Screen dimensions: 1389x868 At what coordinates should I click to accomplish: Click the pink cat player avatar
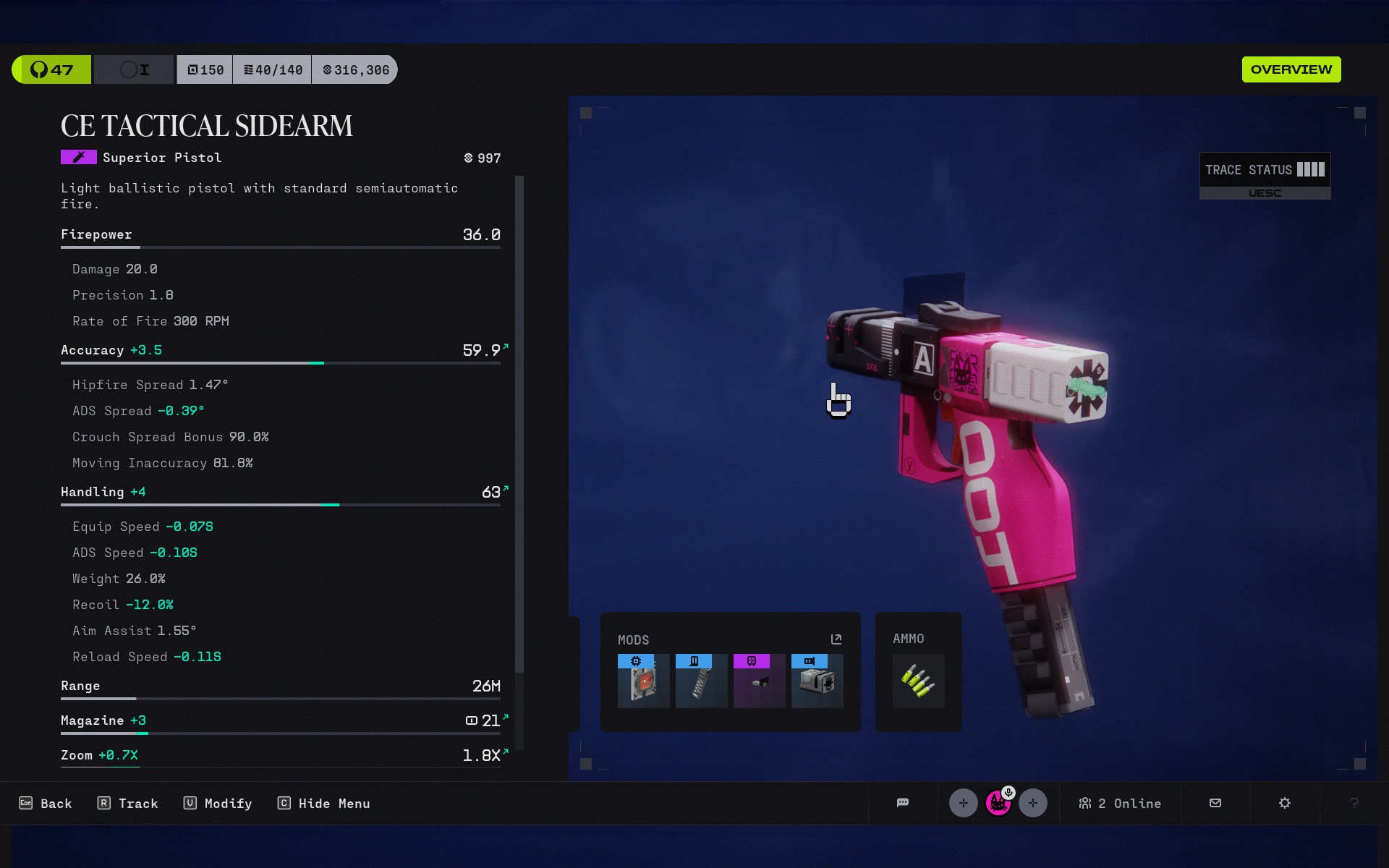tap(998, 803)
